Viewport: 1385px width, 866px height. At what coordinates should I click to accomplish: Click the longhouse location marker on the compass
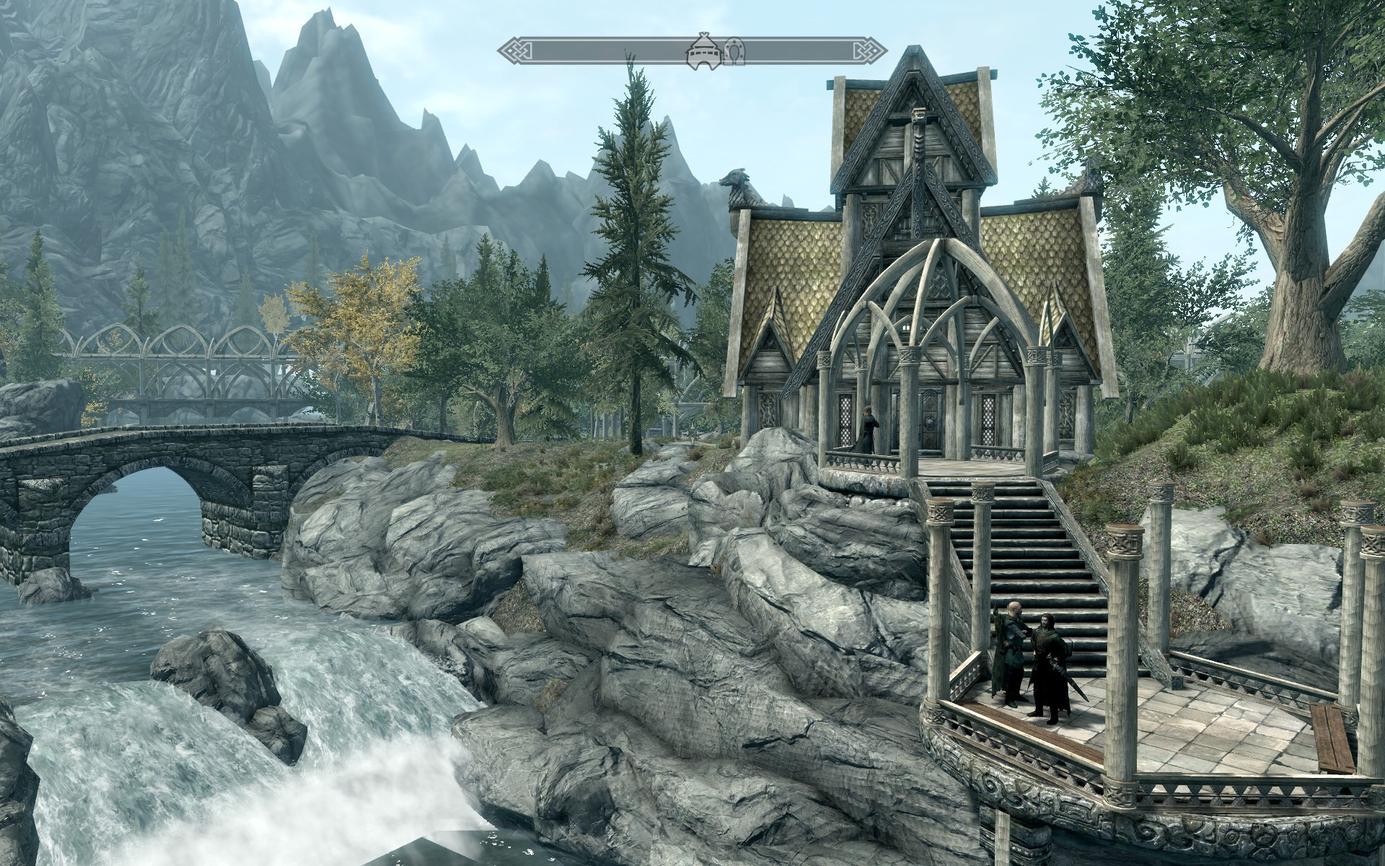(703, 51)
